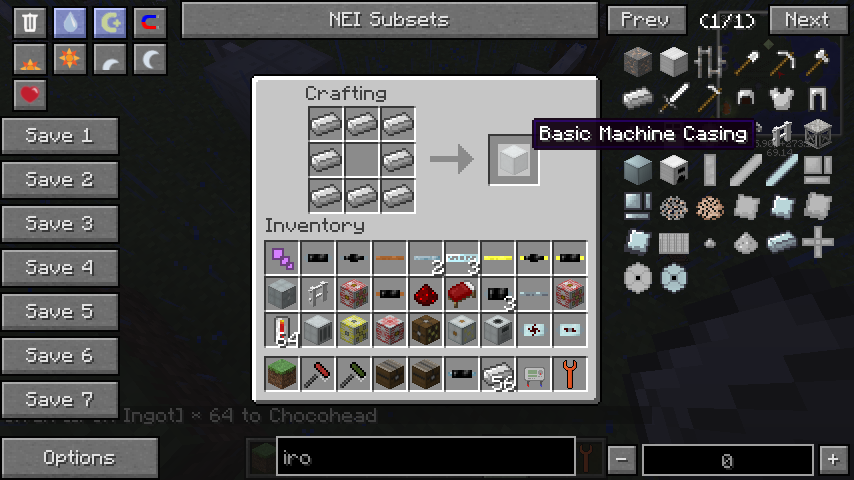
Task: Go to the previous item page
Action: (645, 20)
